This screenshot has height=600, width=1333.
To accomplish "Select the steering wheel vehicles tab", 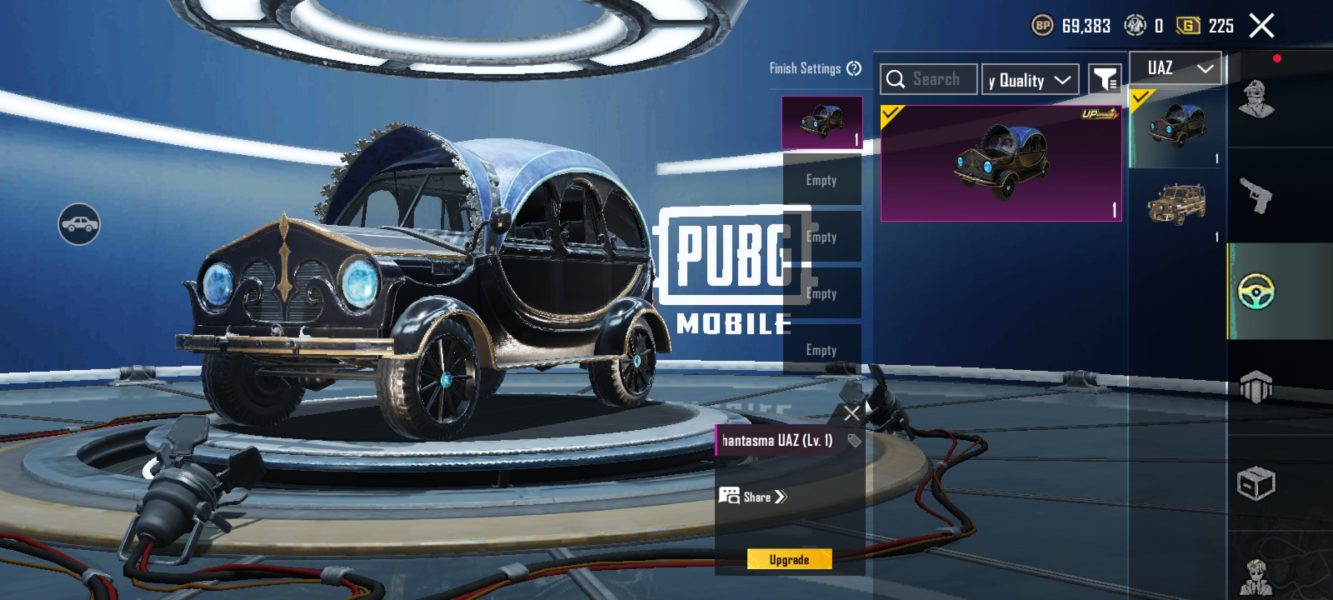I will (x=1256, y=291).
